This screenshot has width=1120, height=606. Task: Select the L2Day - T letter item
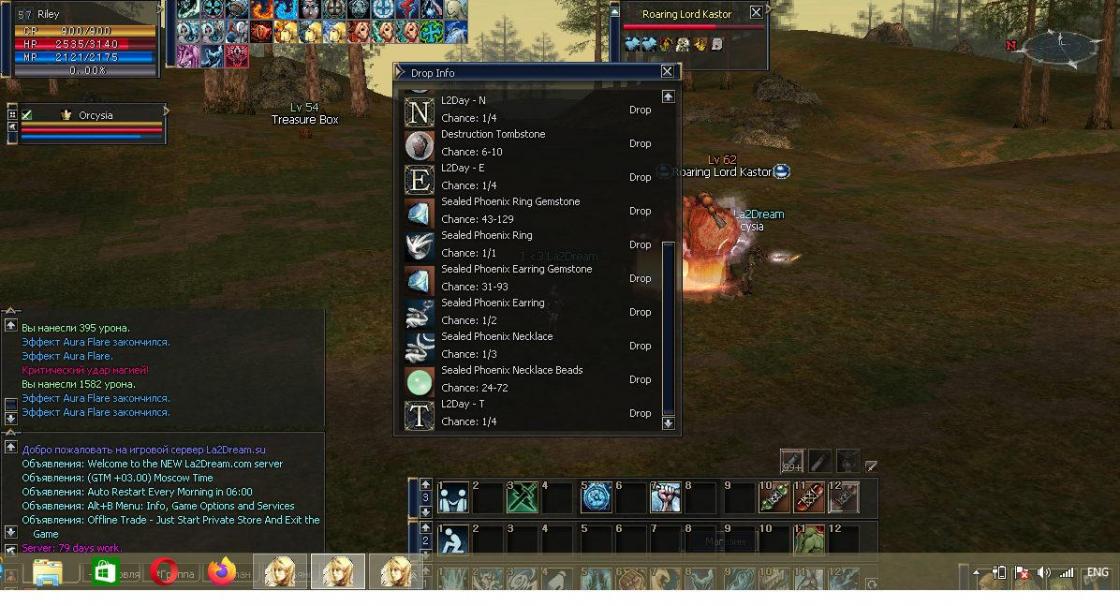419,414
